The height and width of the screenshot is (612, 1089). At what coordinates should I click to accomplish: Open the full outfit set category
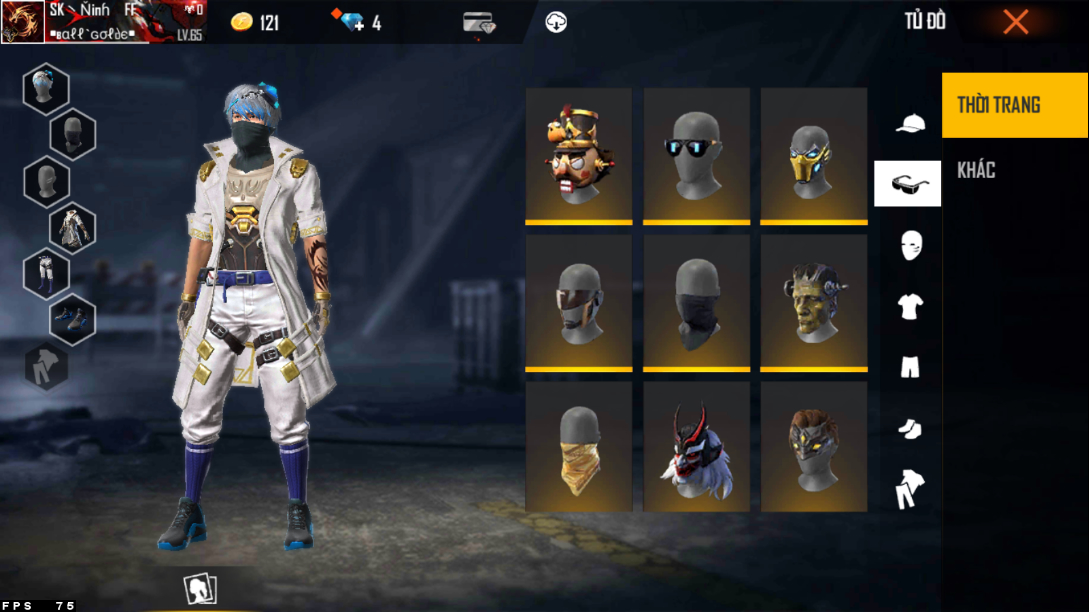point(909,489)
